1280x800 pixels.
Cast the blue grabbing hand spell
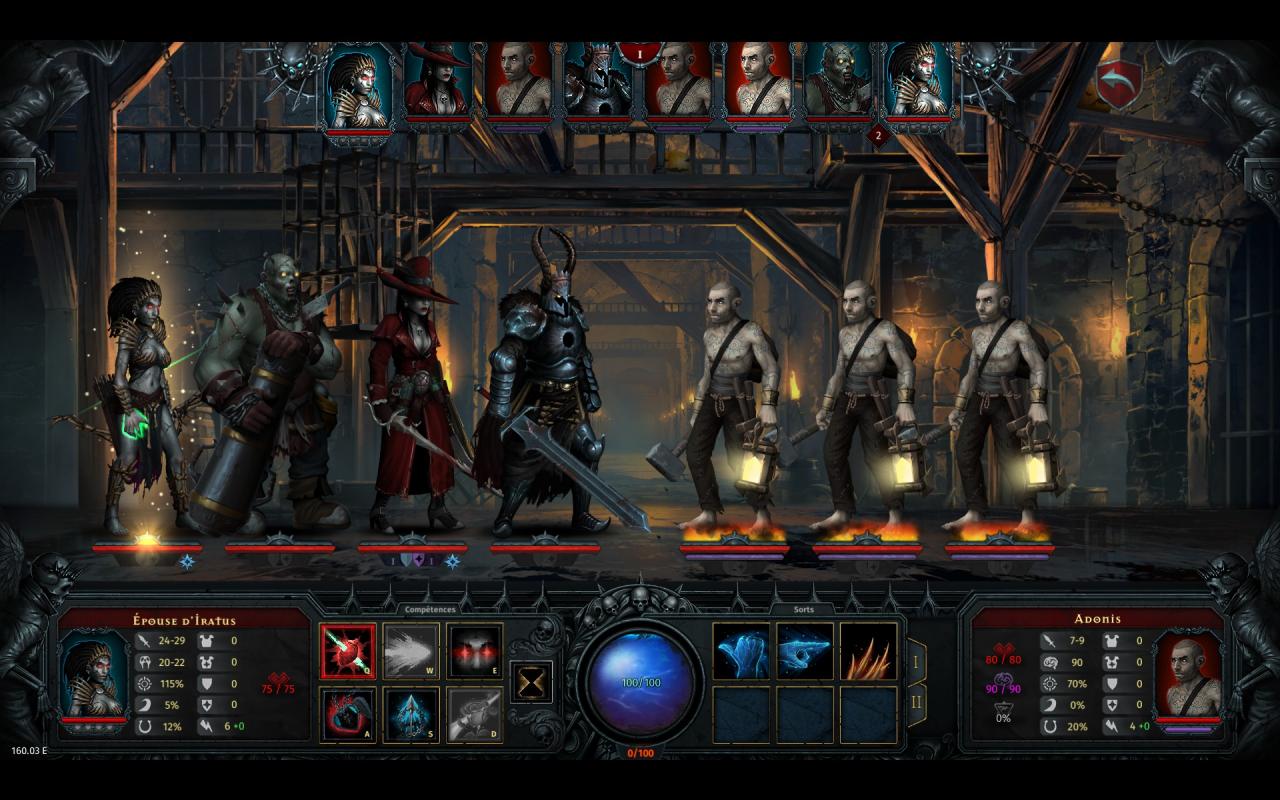[741, 651]
